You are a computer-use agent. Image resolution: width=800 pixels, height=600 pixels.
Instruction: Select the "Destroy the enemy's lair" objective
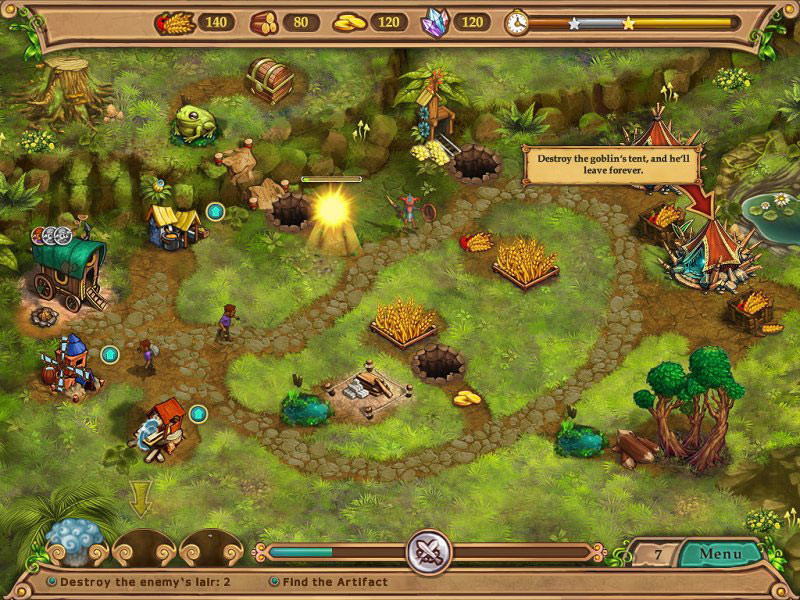point(145,581)
